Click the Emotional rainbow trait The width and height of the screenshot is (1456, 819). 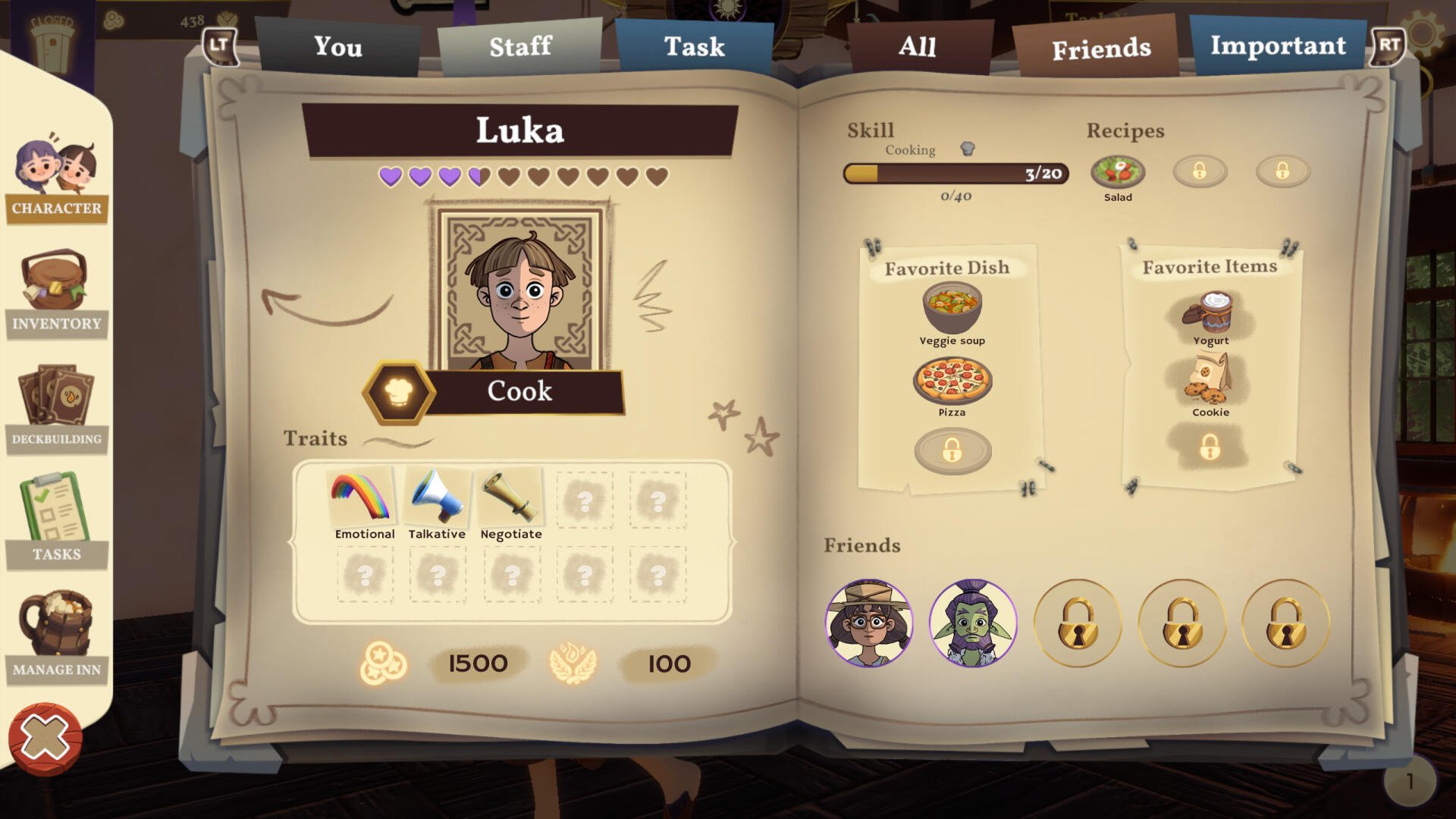(365, 497)
